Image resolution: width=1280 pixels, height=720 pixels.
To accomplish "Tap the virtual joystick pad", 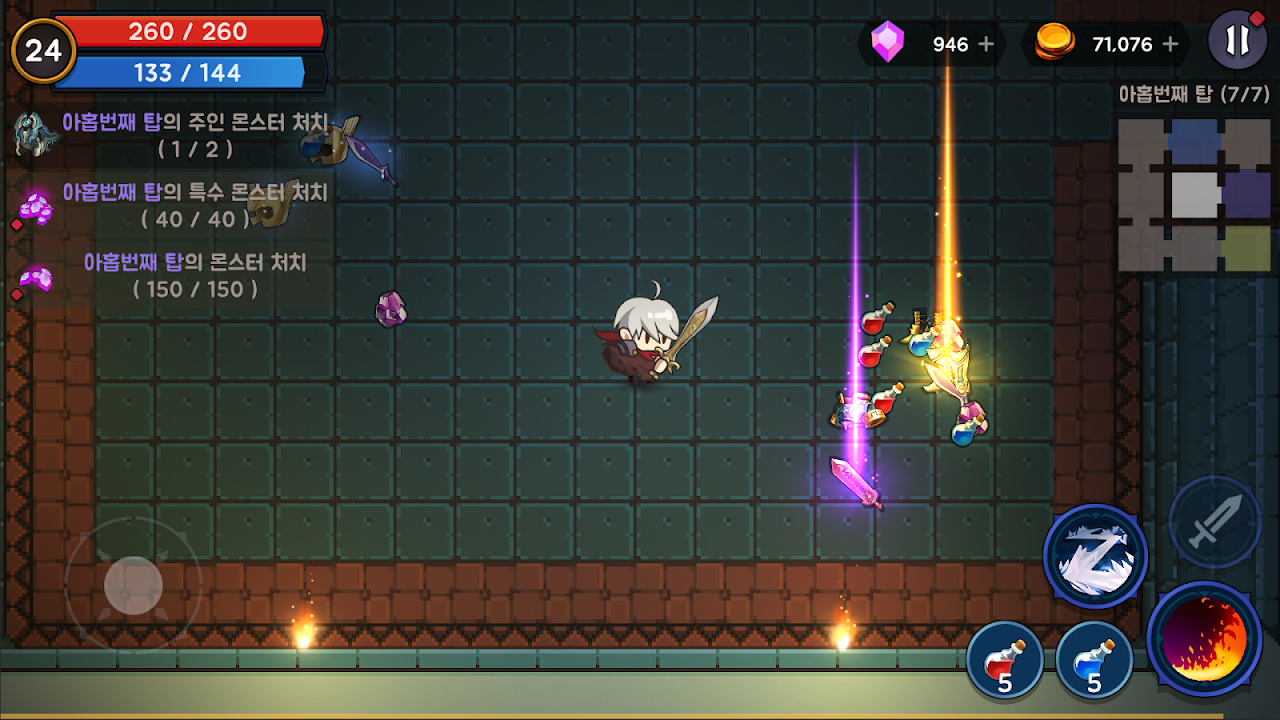I will 133,585.
